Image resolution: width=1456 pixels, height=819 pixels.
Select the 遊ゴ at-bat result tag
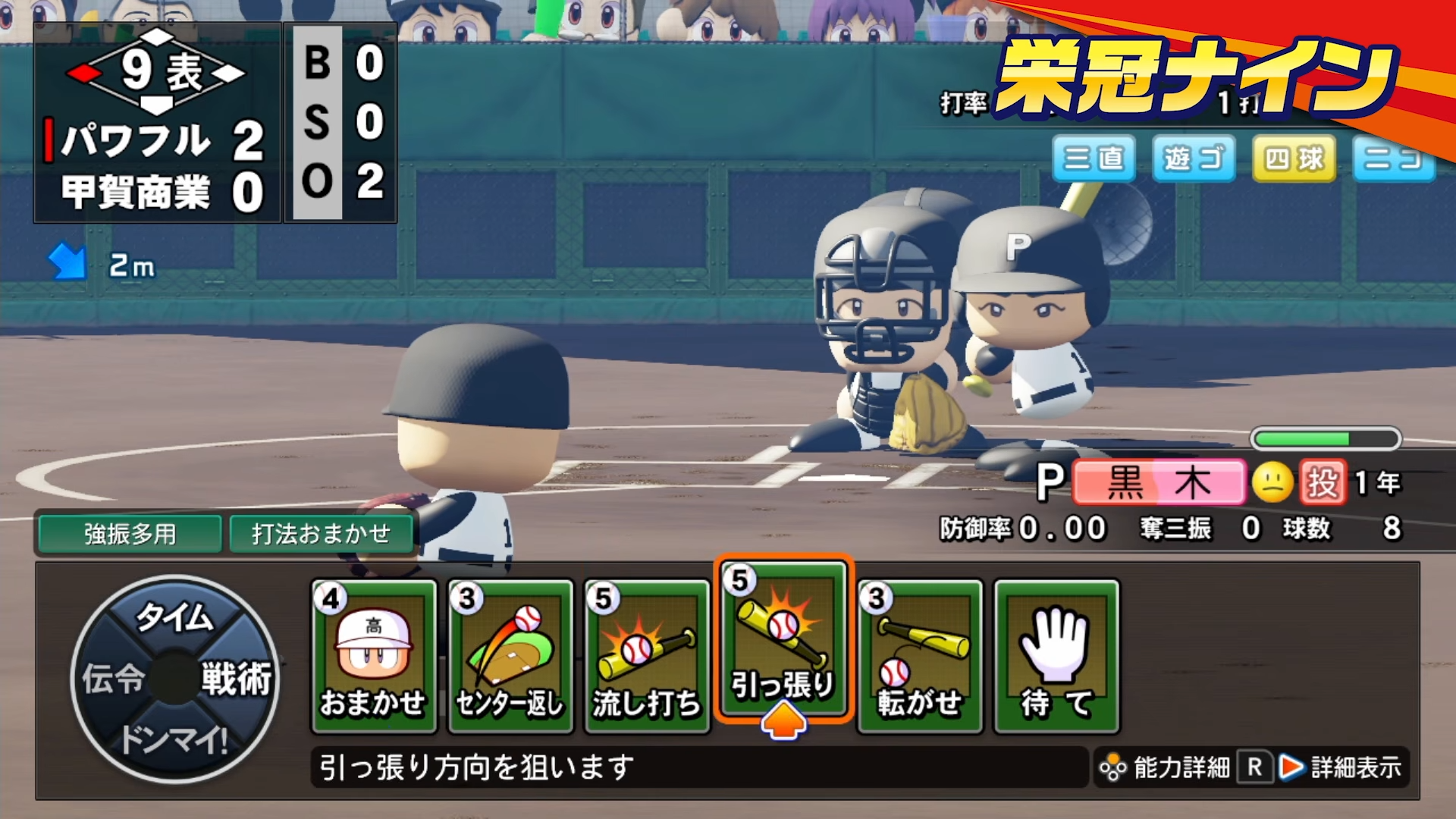tap(1194, 160)
